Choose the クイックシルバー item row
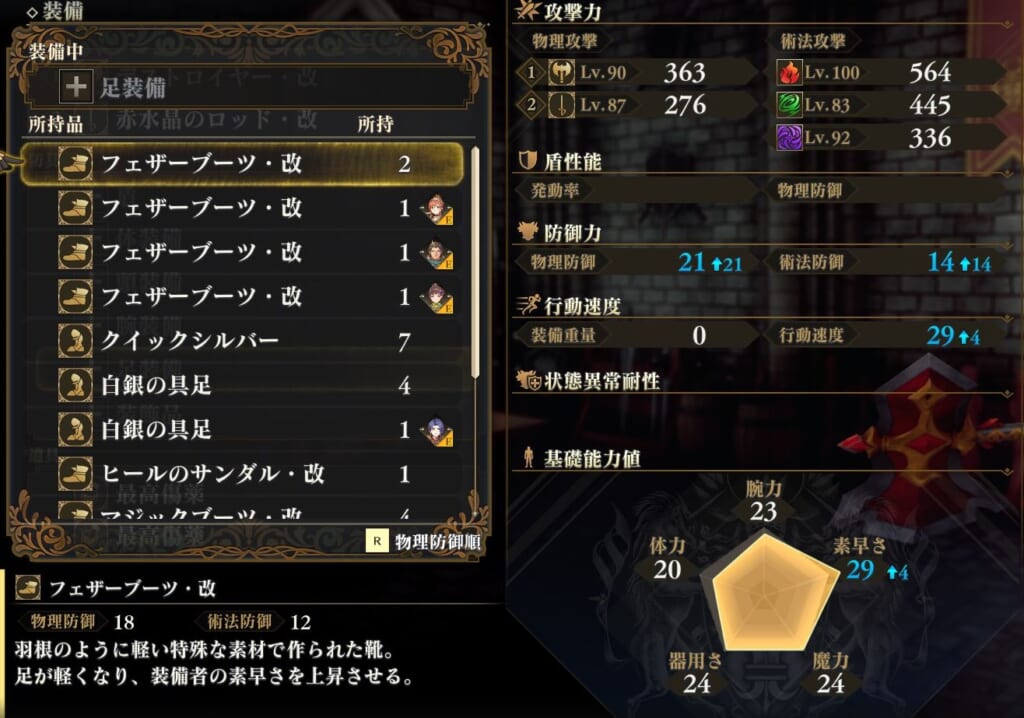Screen dimensions: 1024x718 (240, 341)
